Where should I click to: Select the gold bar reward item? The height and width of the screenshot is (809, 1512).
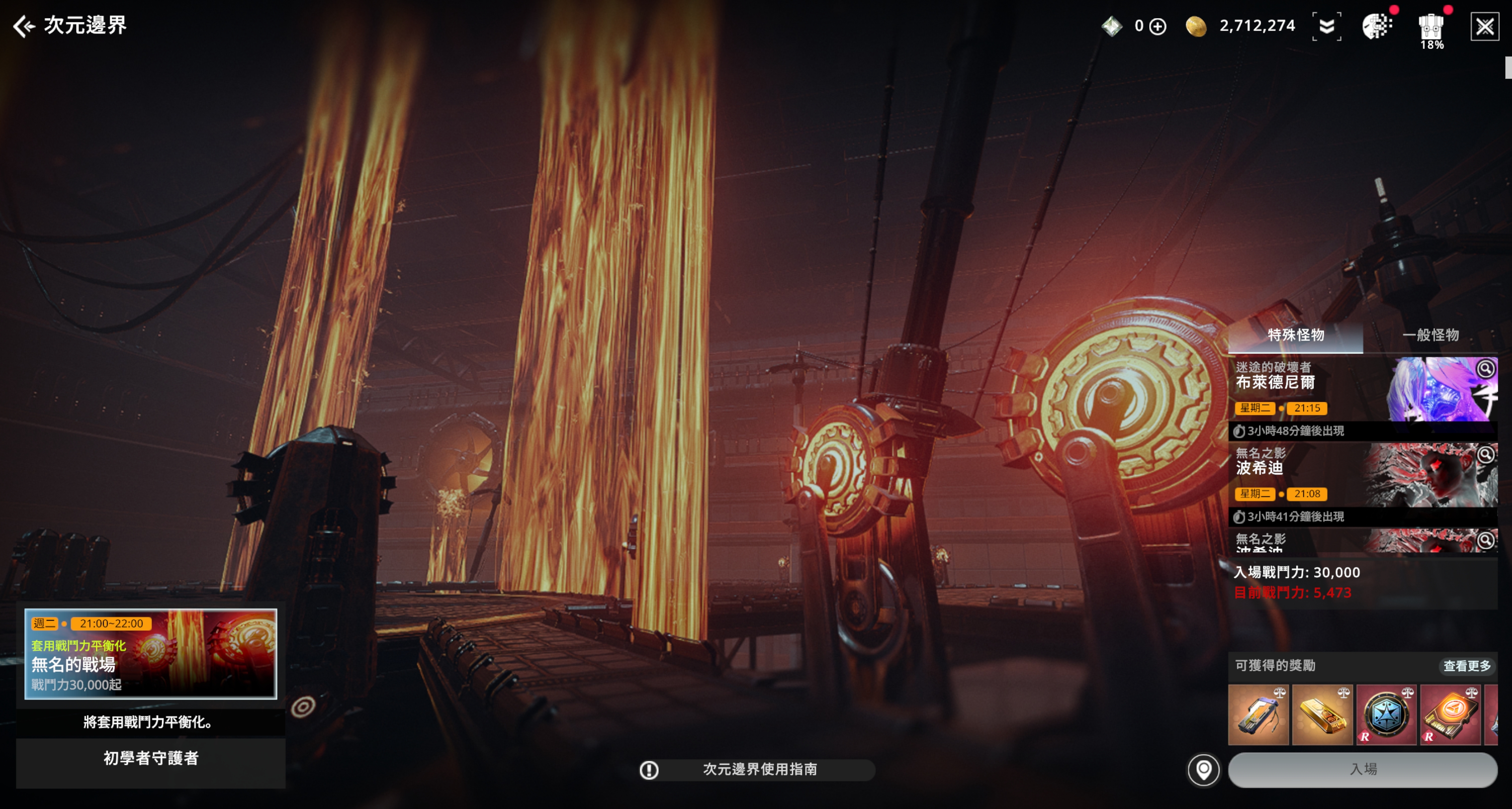pyautogui.click(x=1322, y=715)
